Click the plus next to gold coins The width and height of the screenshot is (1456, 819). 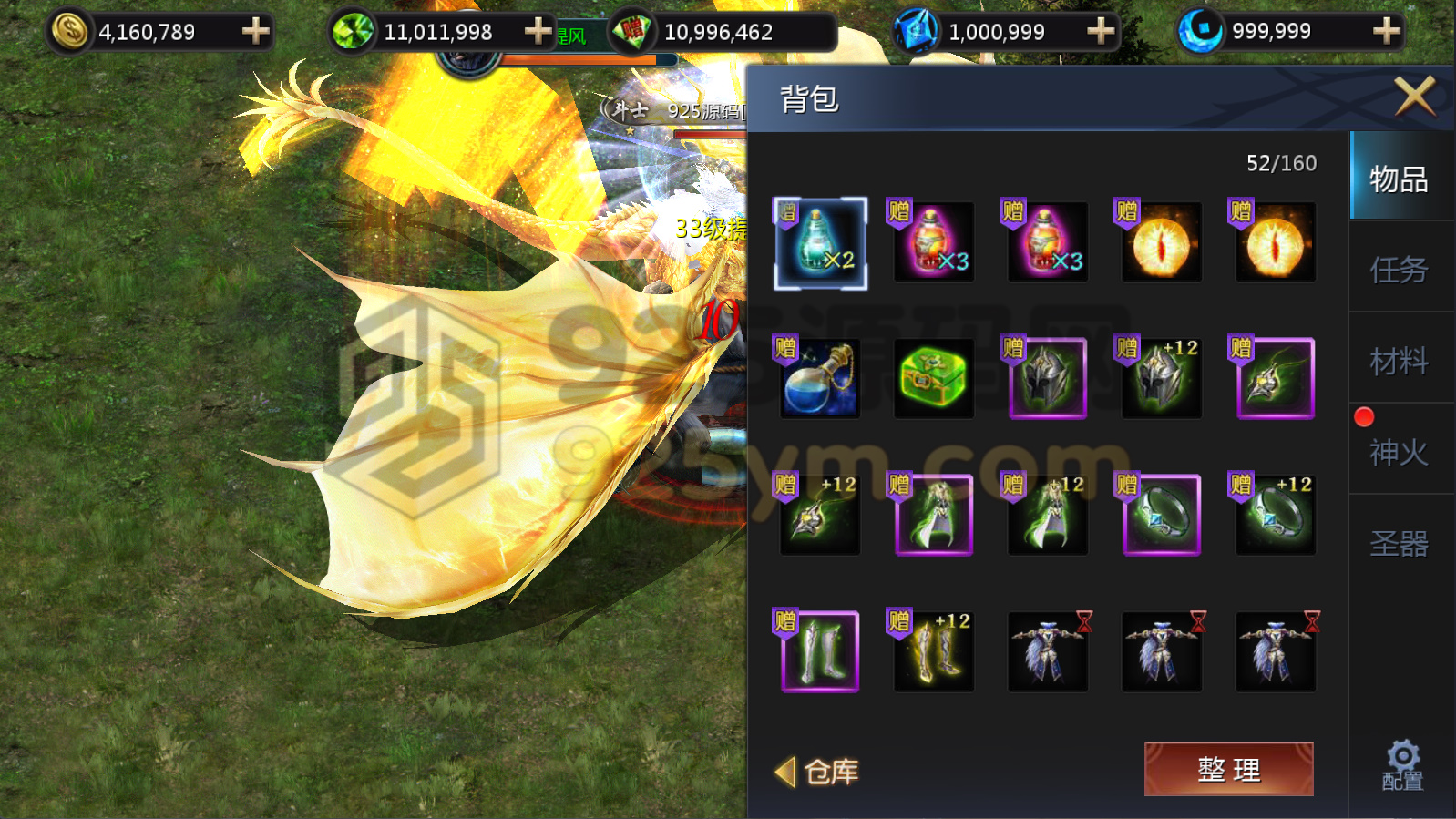coord(255,30)
